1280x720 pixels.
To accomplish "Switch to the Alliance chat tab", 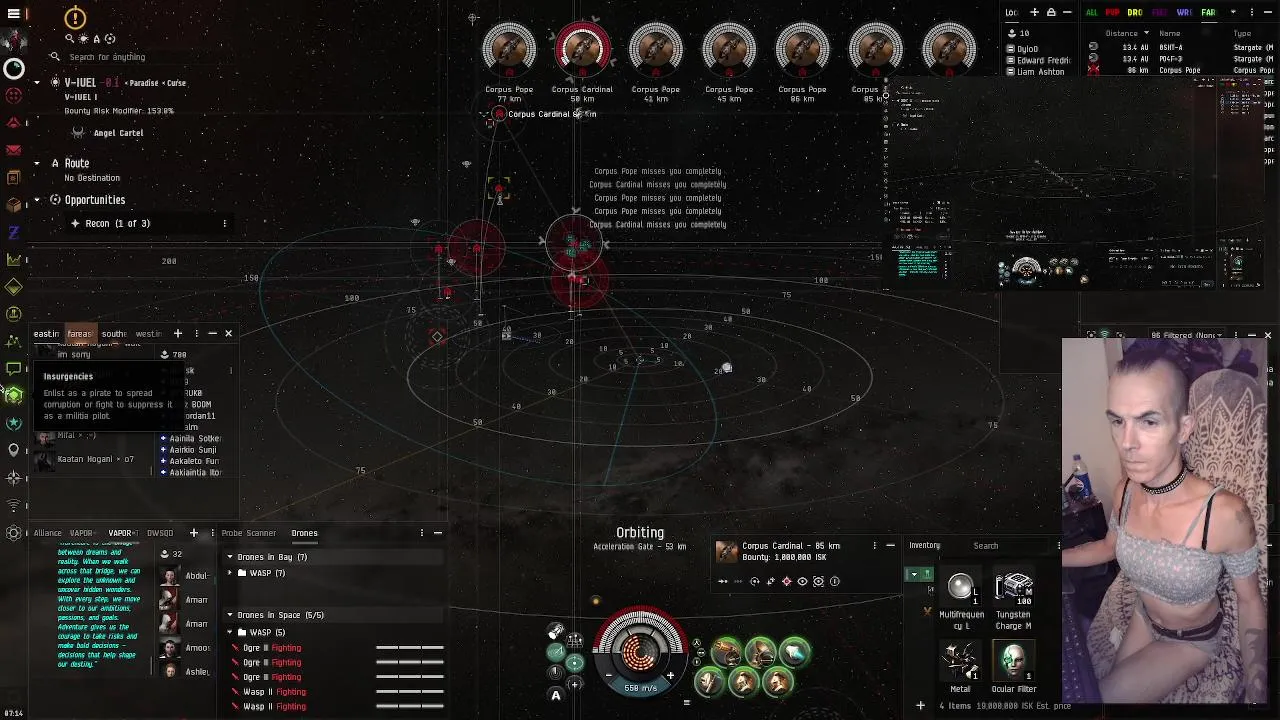I will (47, 533).
